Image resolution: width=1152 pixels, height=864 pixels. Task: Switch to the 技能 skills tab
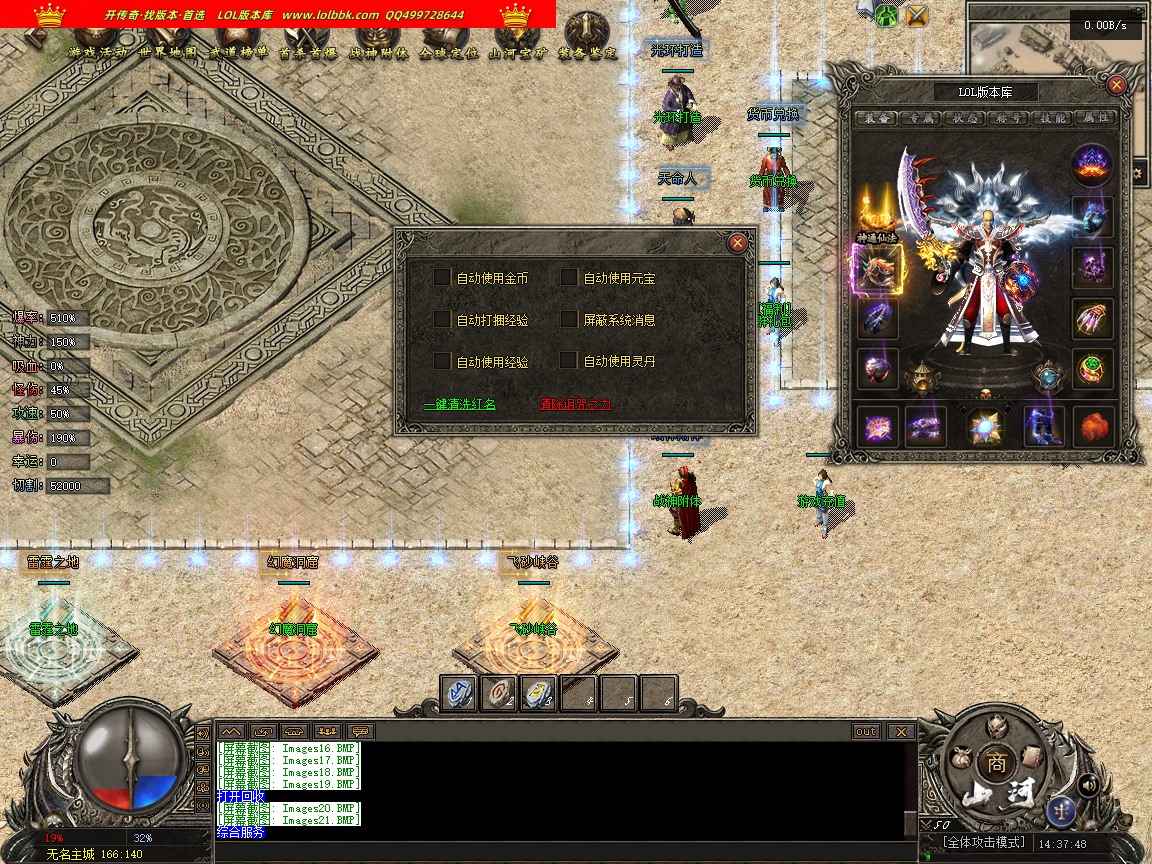(x=1052, y=118)
